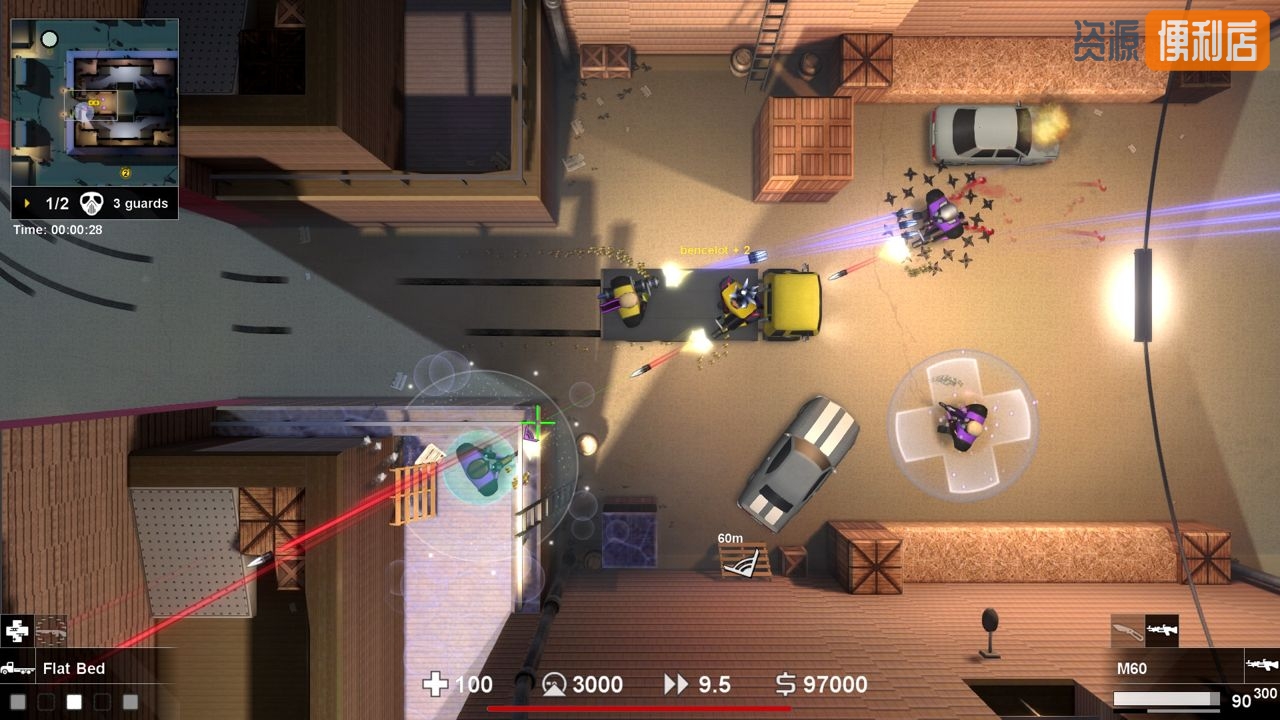Screen dimensions: 1280x720
Task: Switch to the knife weapon slot
Action: [x=1127, y=630]
